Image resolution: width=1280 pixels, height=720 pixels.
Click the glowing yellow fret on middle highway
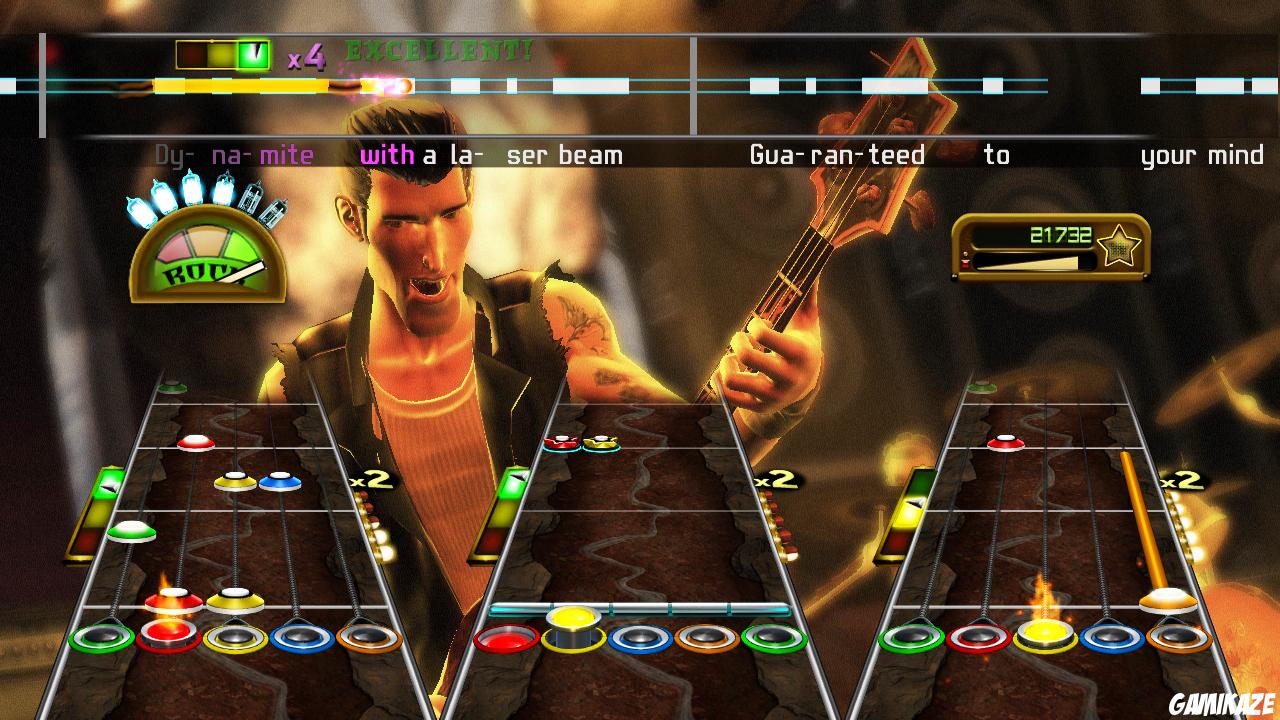pyautogui.click(x=571, y=621)
